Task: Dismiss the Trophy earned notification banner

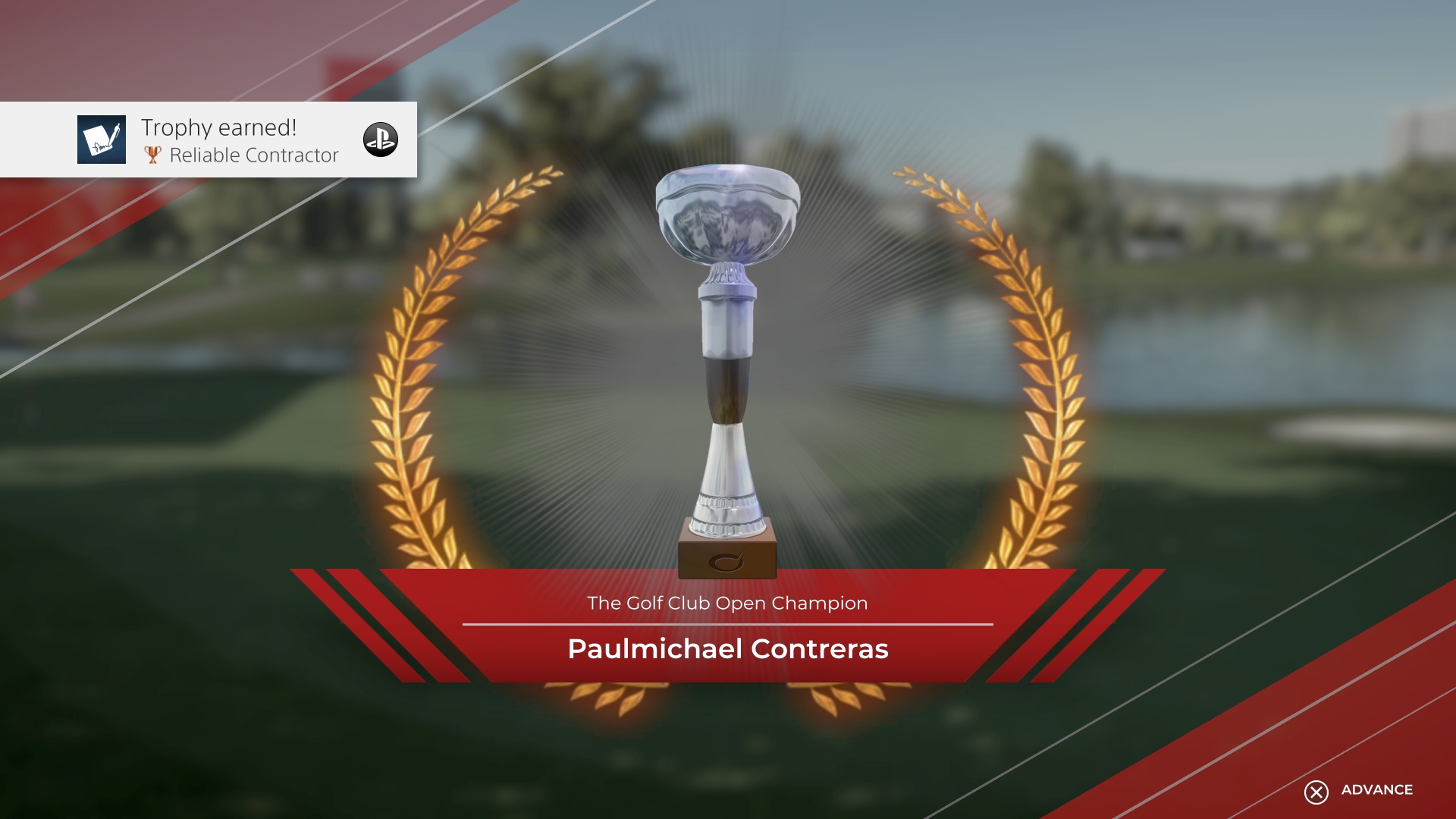Action: [x=208, y=140]
